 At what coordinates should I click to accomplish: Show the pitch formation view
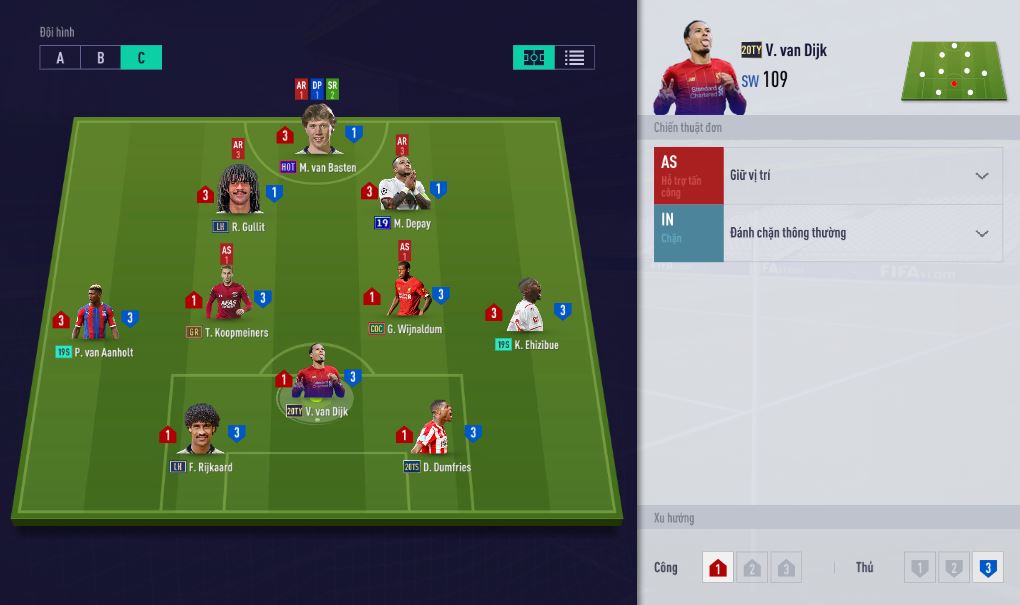tap(534, 58)
